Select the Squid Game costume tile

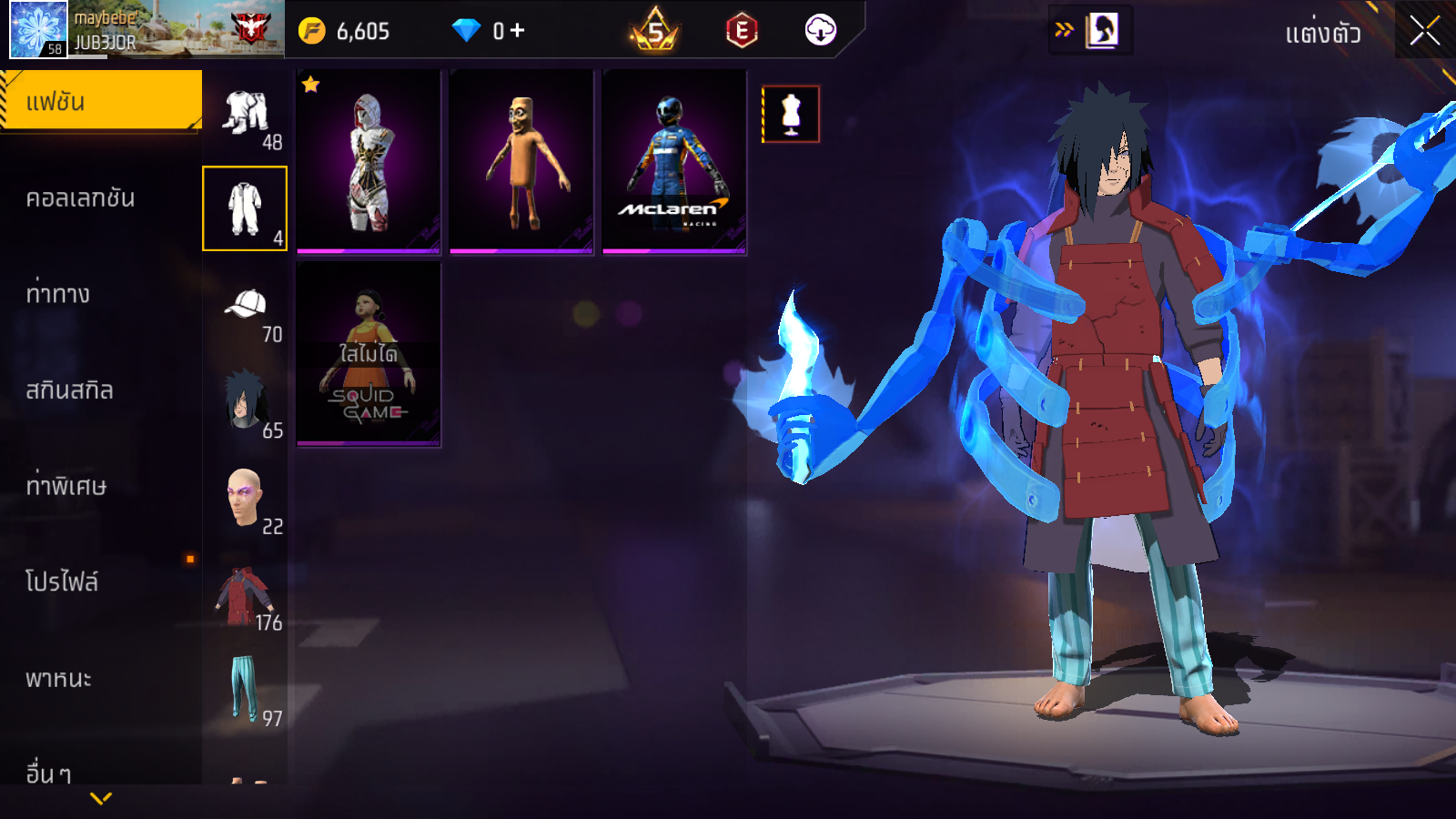coord(369,355)
